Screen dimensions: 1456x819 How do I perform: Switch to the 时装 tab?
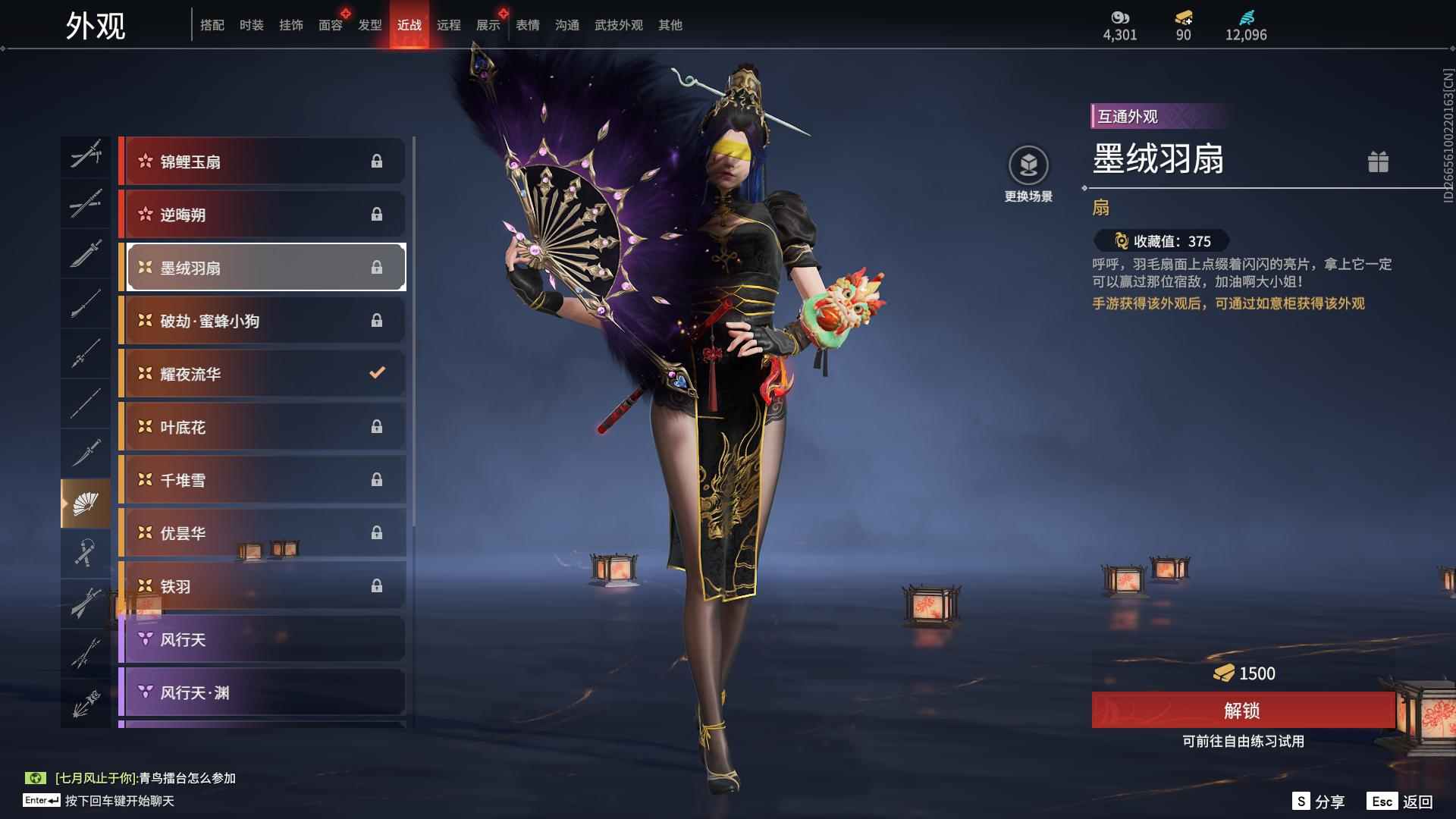(x=251, y=25)
